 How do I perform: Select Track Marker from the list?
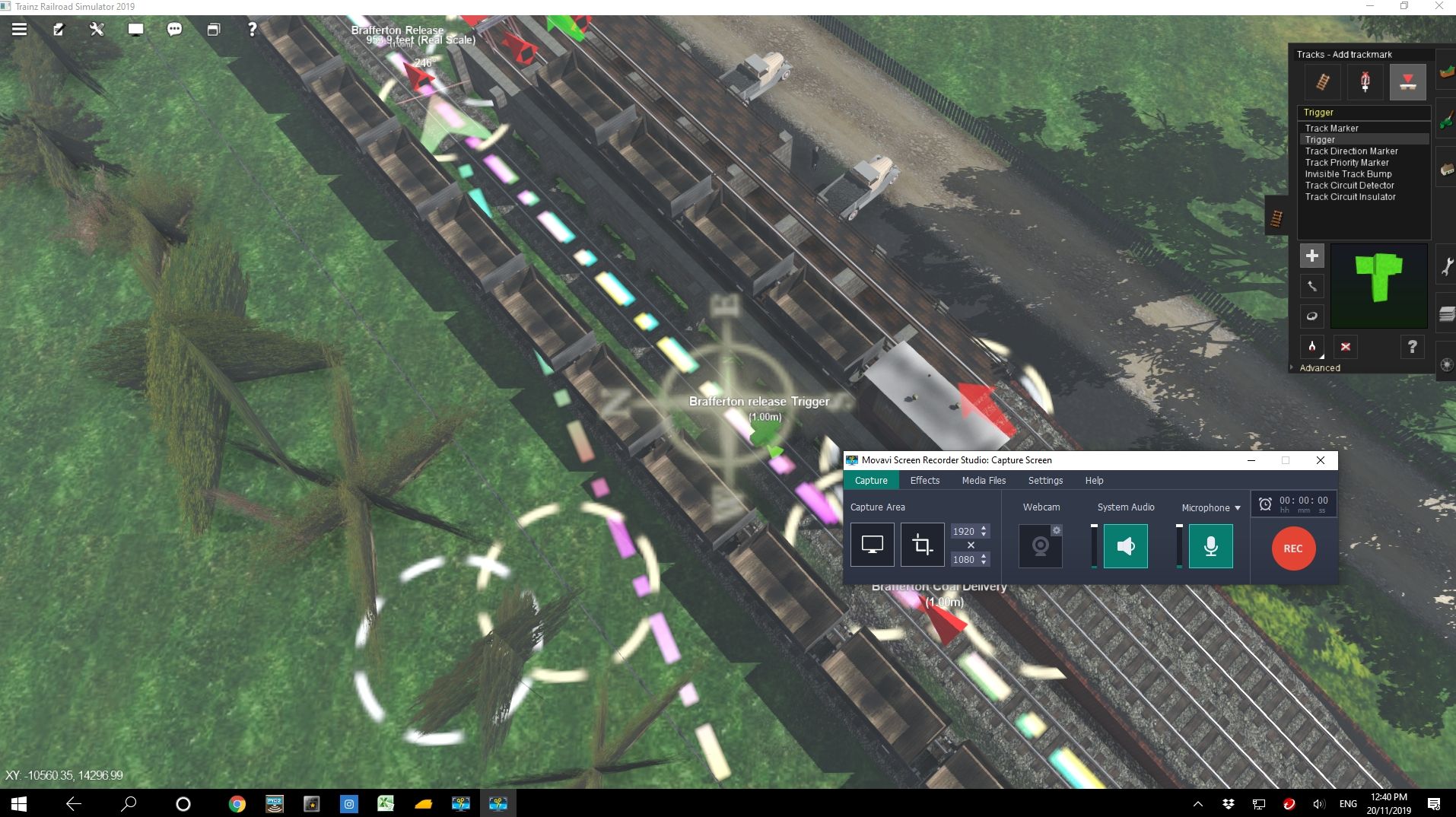[1331, 129]
